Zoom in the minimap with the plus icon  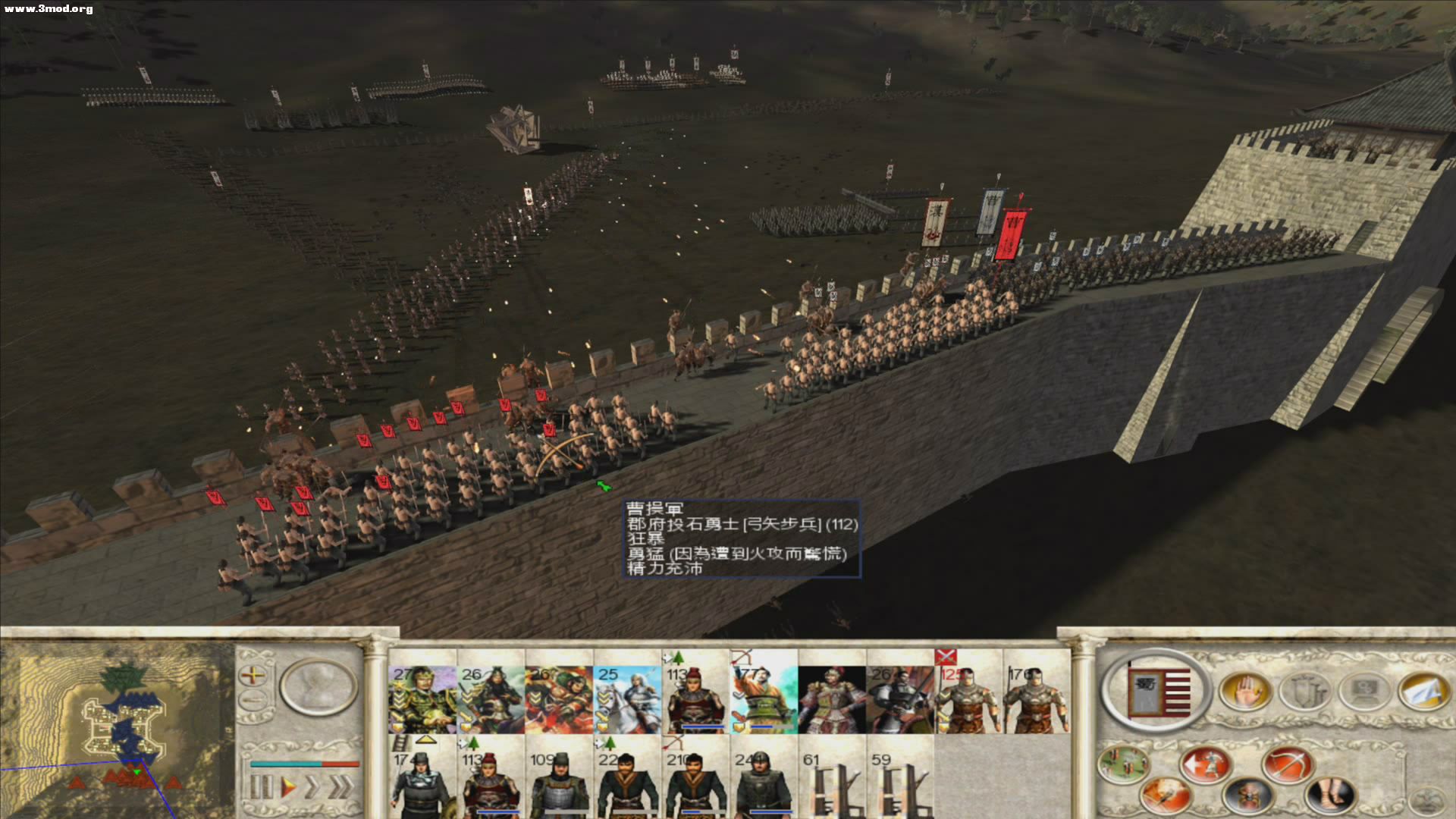pyautogui.click(x=253, y=675)
